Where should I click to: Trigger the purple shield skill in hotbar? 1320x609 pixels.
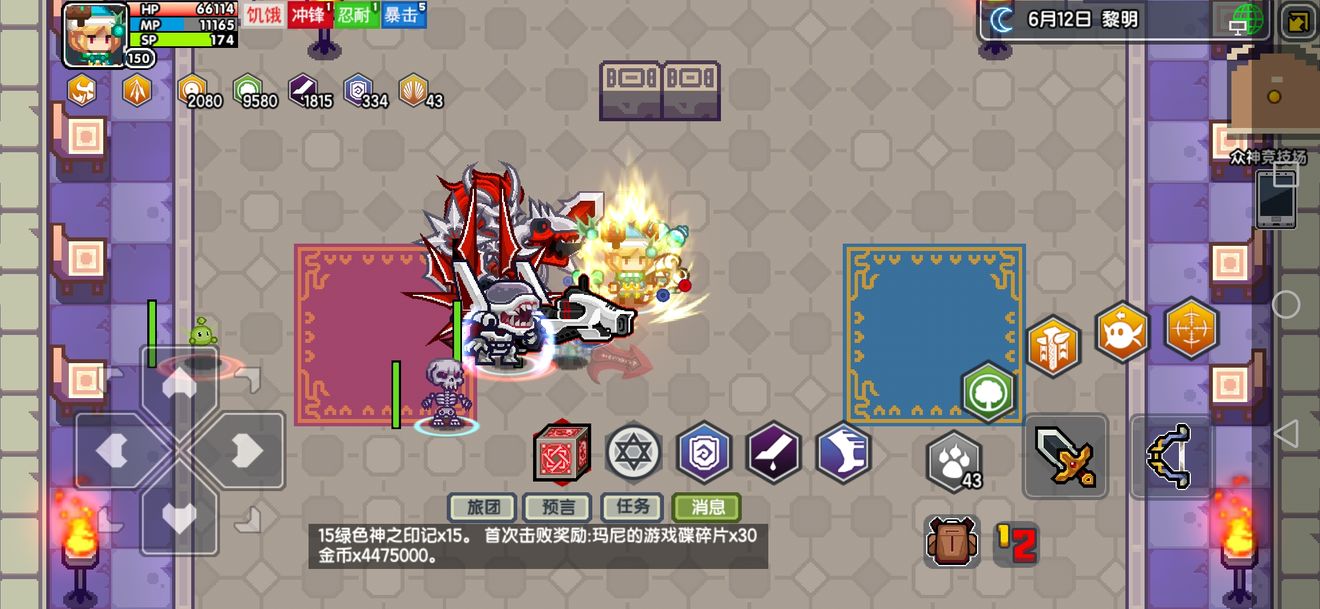(704, 452)
